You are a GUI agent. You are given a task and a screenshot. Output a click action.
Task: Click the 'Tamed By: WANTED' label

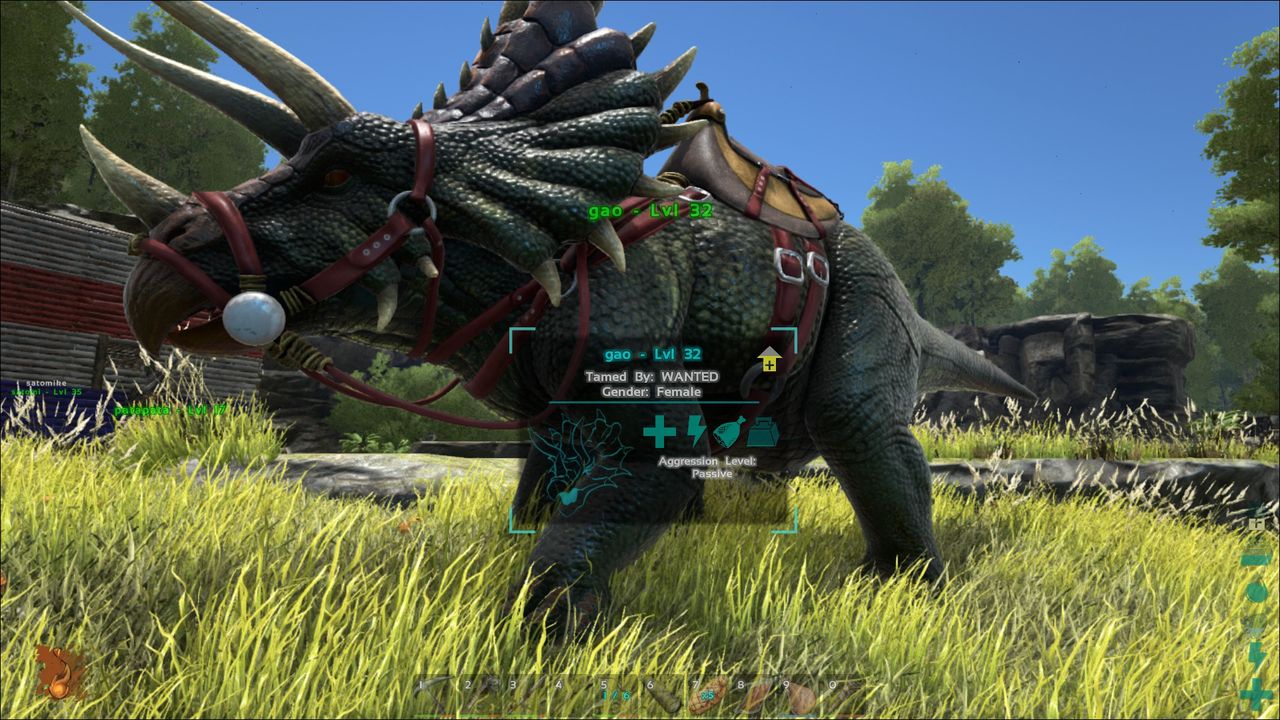pos(651,376)
